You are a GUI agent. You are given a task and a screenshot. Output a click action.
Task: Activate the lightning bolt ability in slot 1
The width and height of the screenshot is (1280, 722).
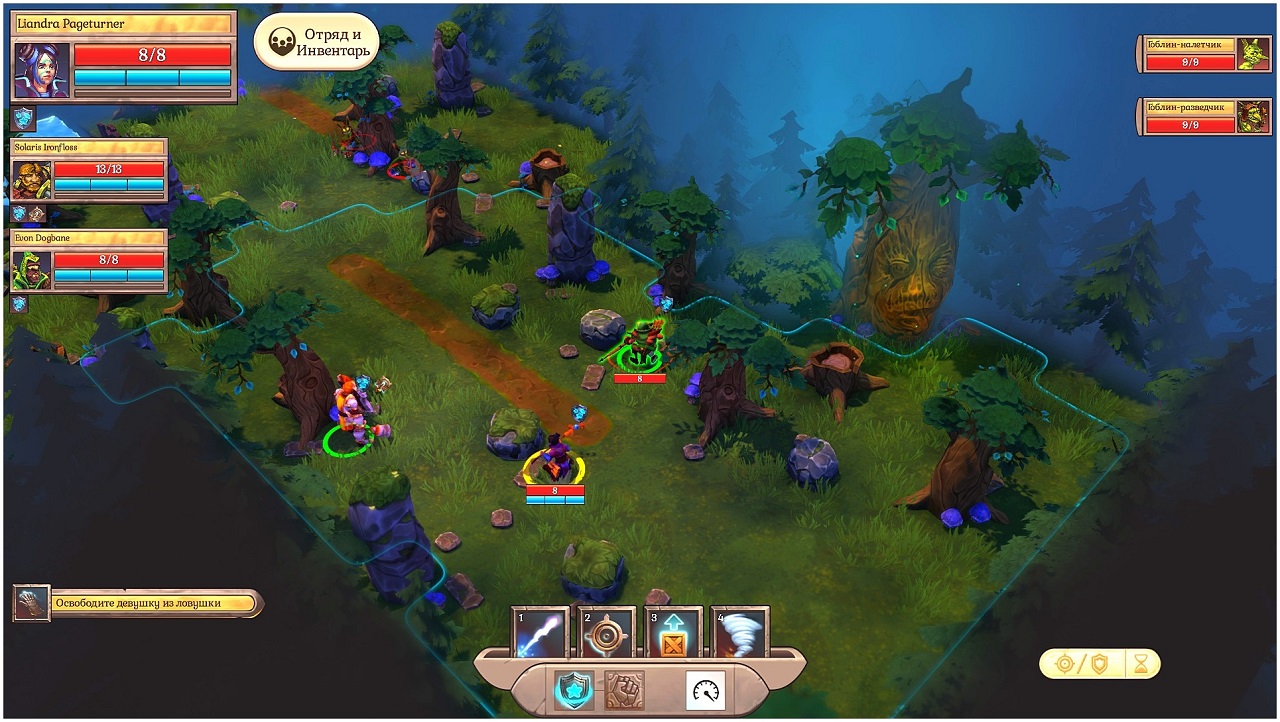[x=541, y=633]
